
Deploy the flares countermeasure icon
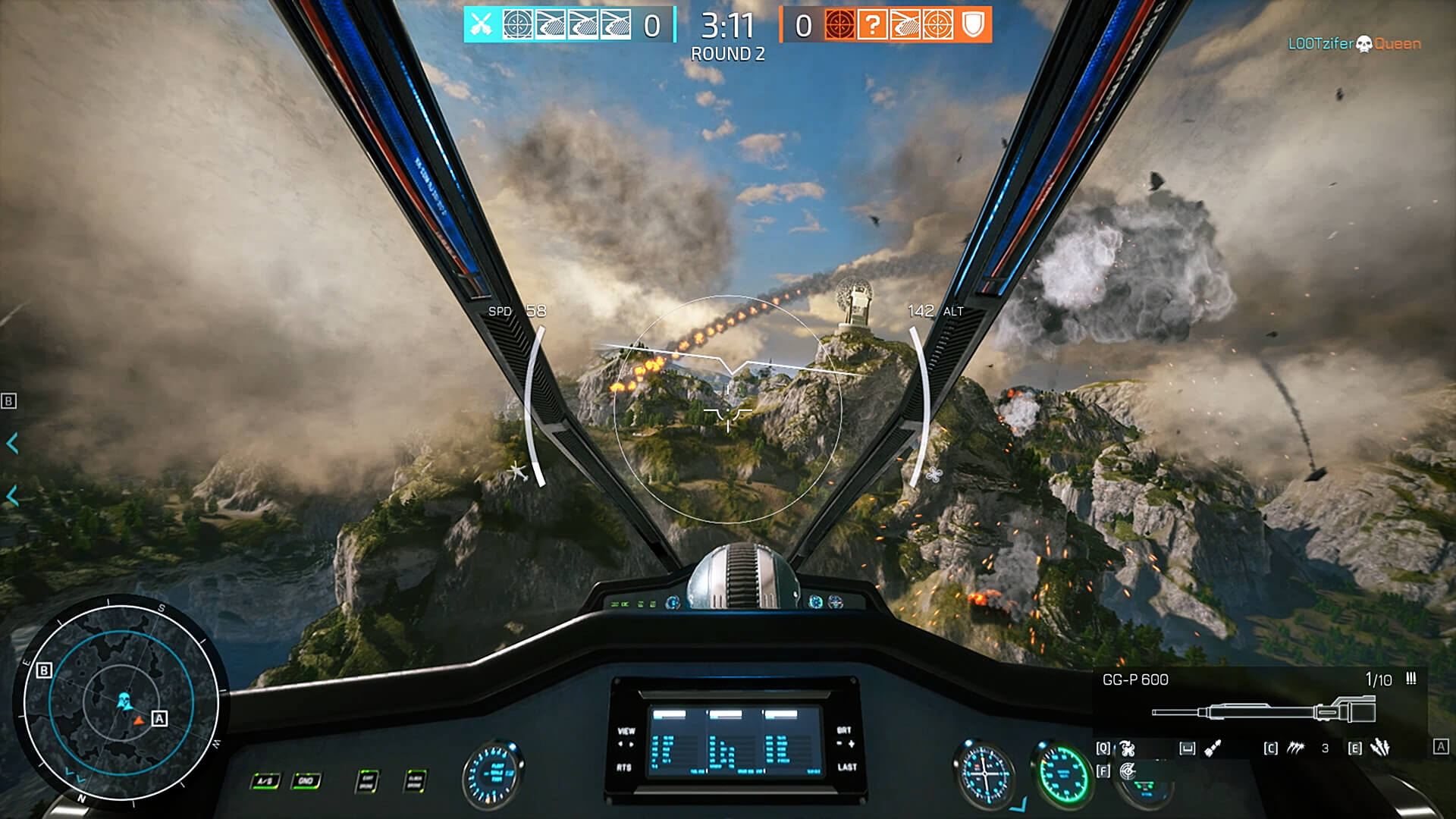[x=1295, y=748]
